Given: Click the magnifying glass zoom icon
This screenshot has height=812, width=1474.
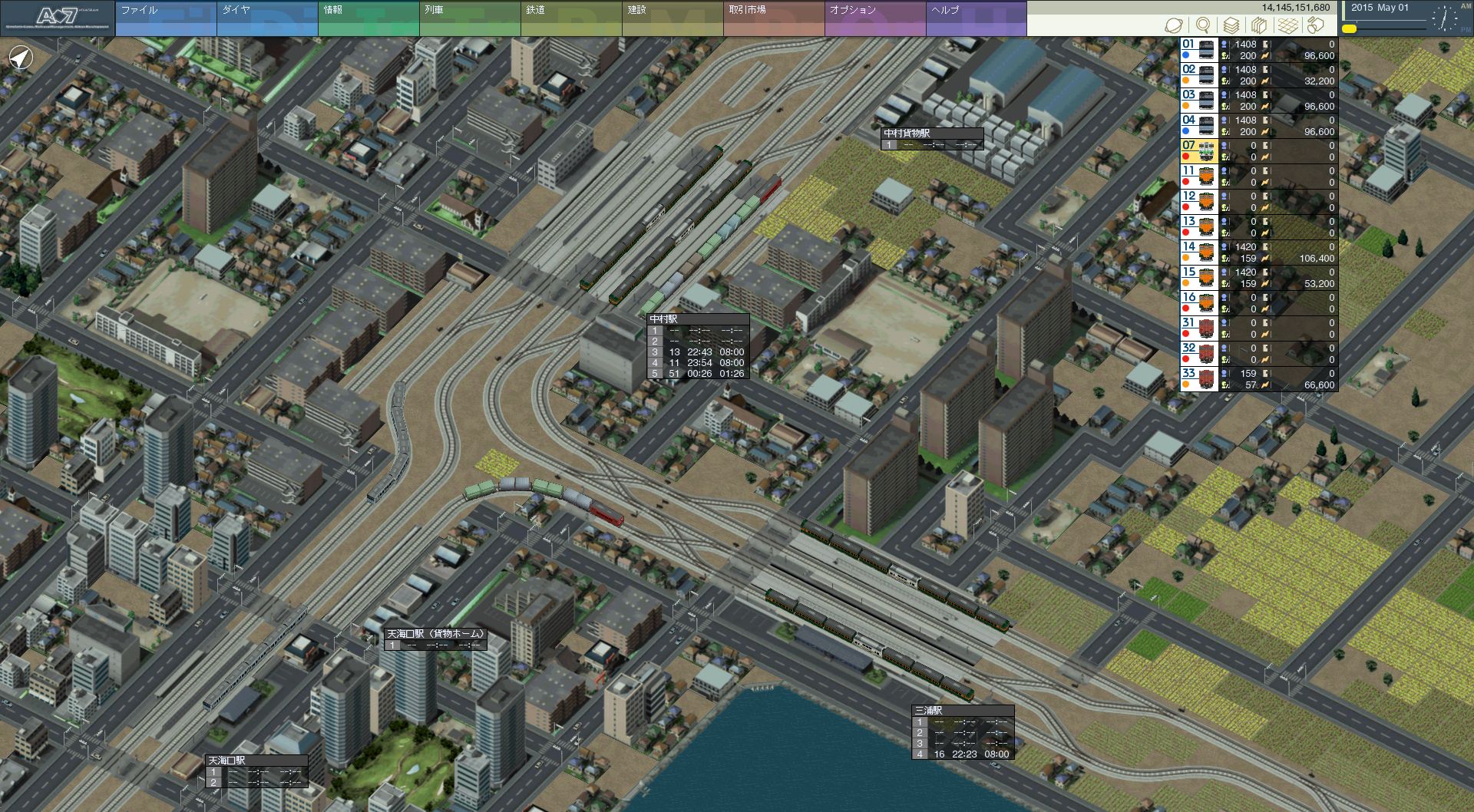Looking at the screenshot, I should pos(1202,25).
